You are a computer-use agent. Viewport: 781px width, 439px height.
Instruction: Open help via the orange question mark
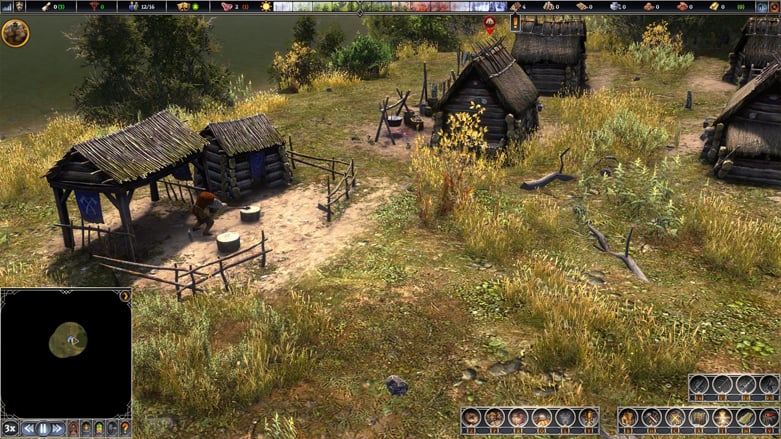click(x=125, y=428)
